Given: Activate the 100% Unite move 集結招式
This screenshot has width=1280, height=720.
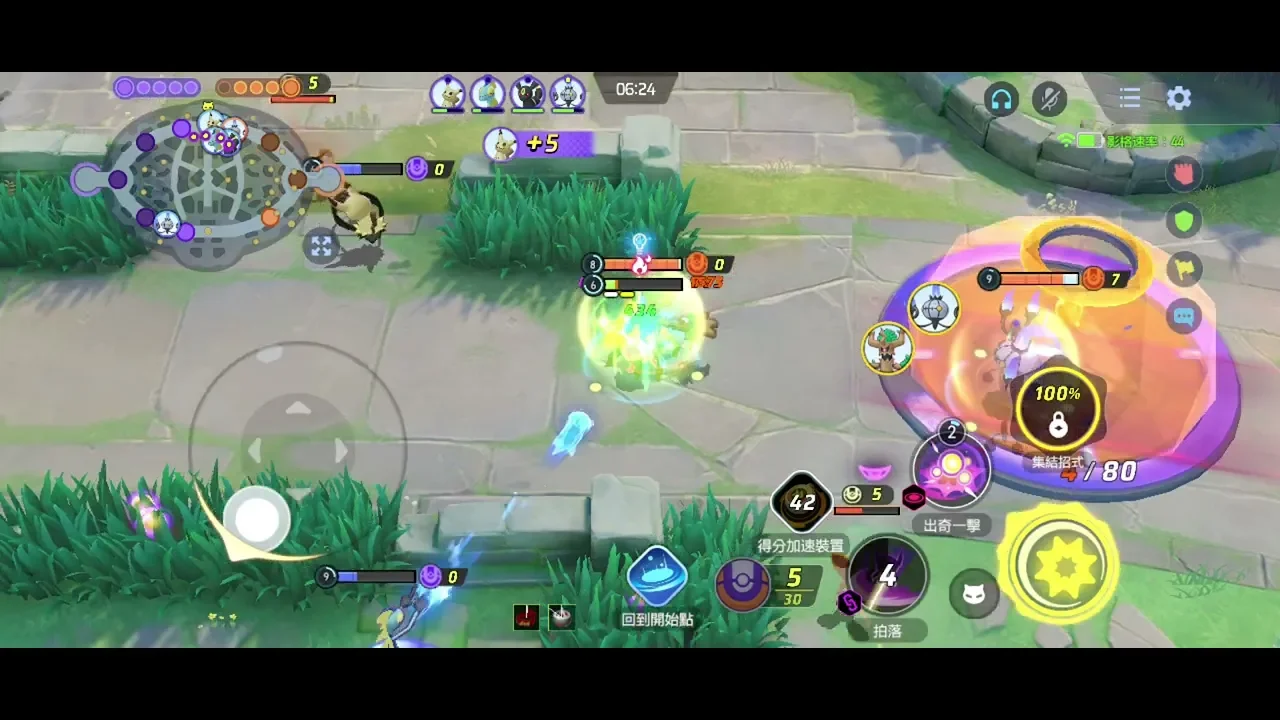Looking at the screenshot, I should coord(1057,410).
